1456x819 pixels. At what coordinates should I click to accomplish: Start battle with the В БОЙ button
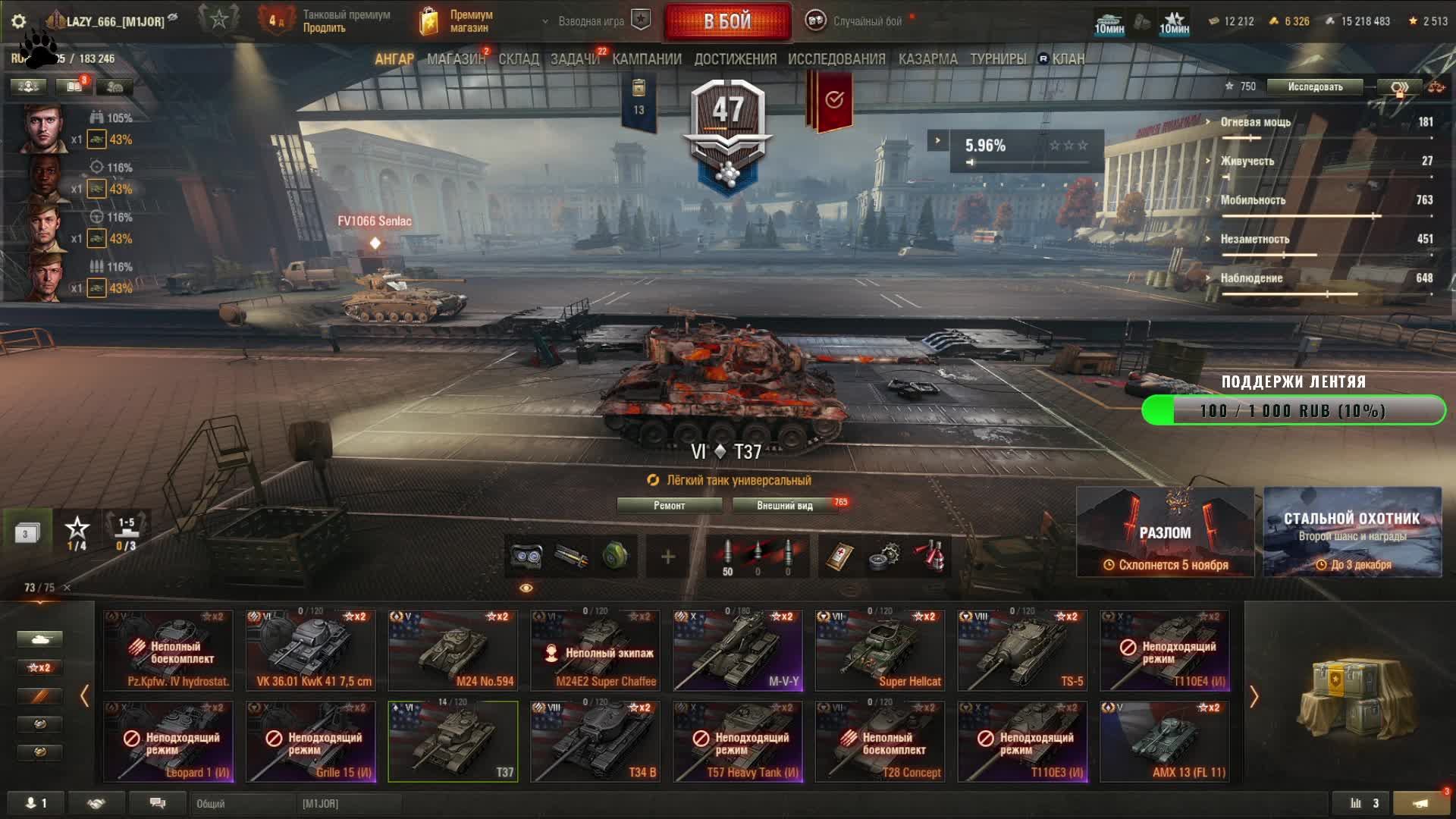[726, 21]
